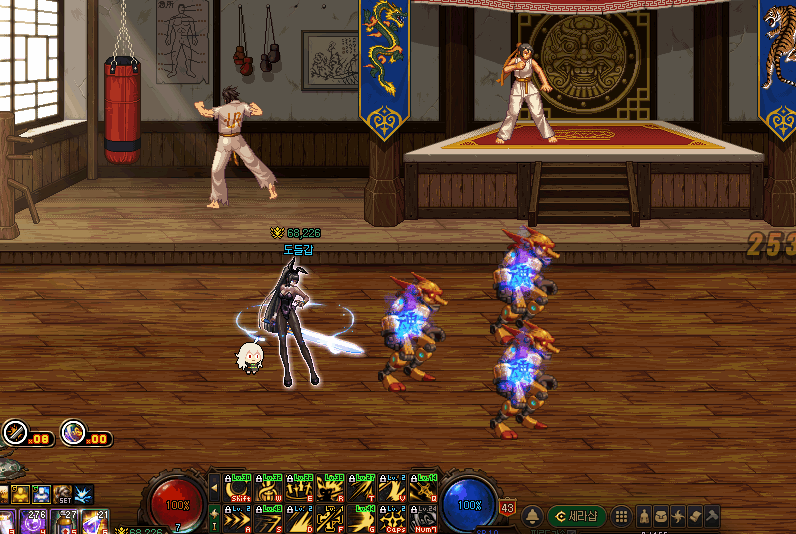Open the skill window shuriken icon
The image size is (796, 534).
click(x=679, y=516)
